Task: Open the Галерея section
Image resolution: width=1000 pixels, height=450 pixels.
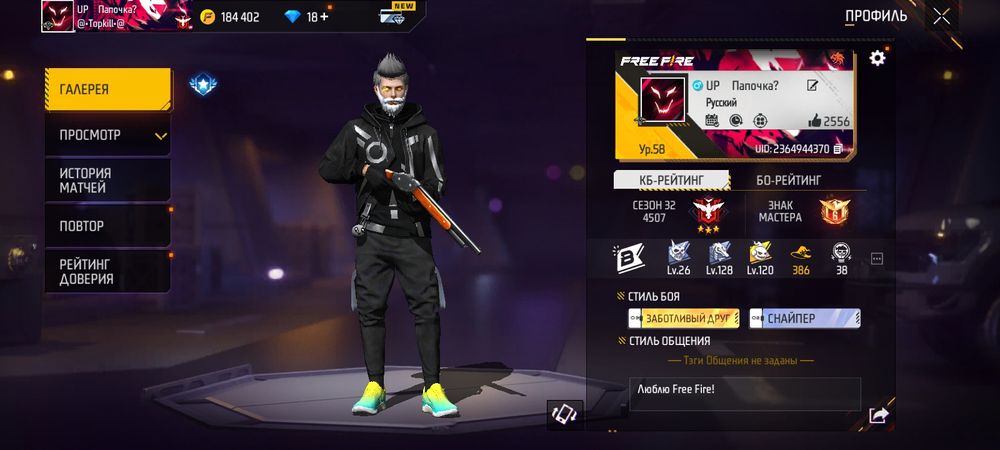Action: (107, 90)
